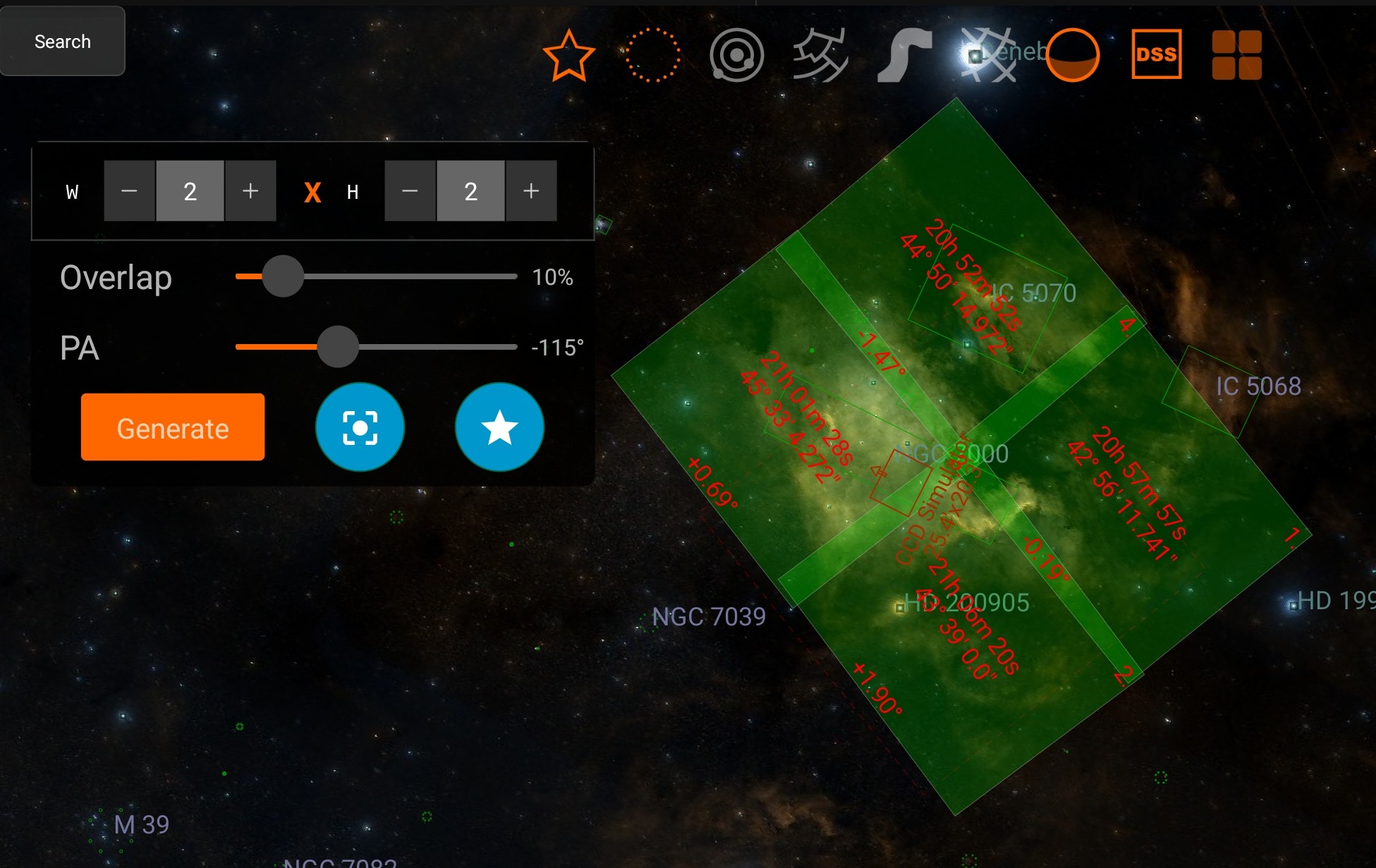Open the Search box
The width and height of the screenshot is (1376, 868).
click(x=63, y=42)
